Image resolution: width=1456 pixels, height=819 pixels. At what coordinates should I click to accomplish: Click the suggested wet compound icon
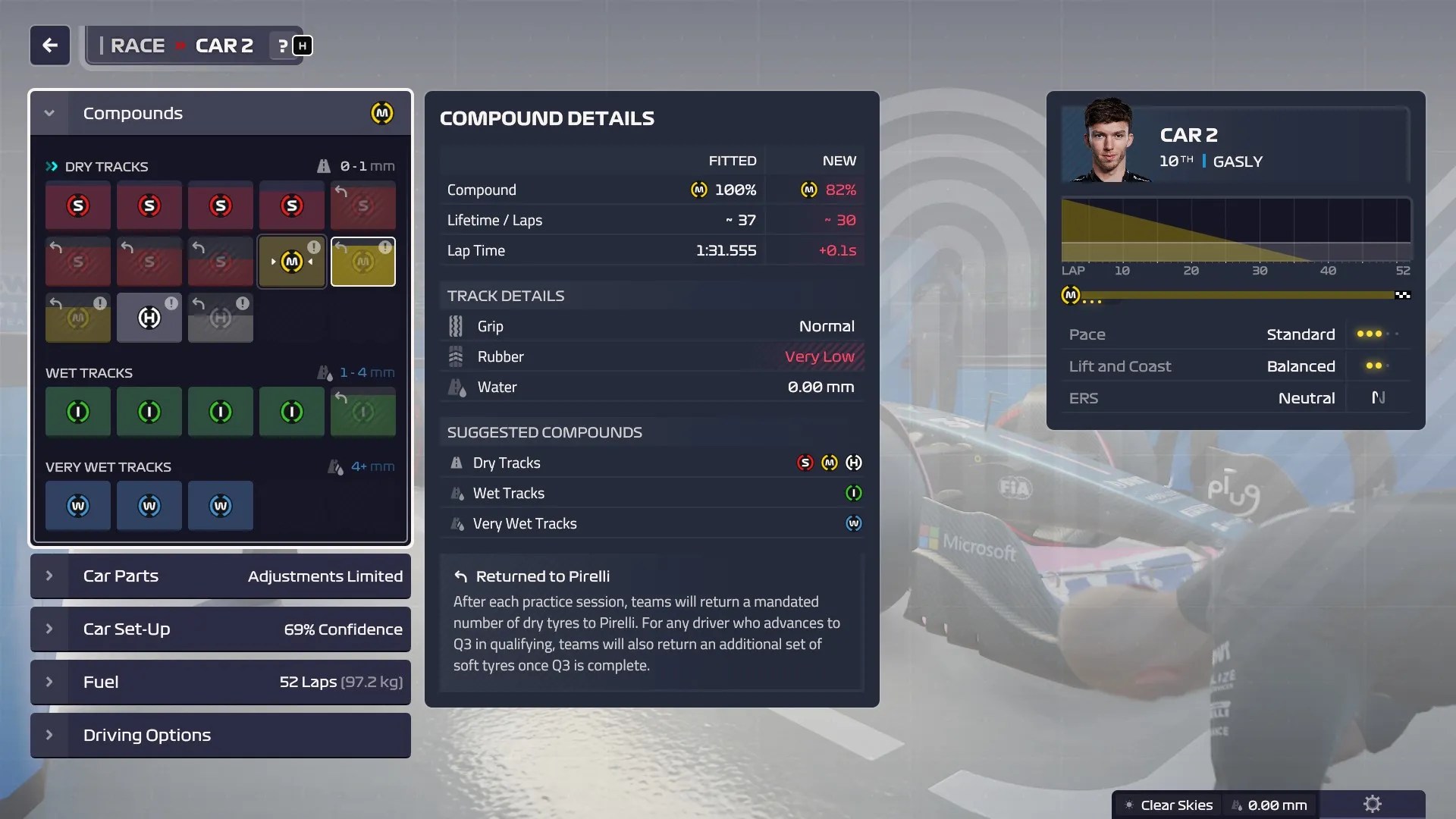[x=854, y=493]
